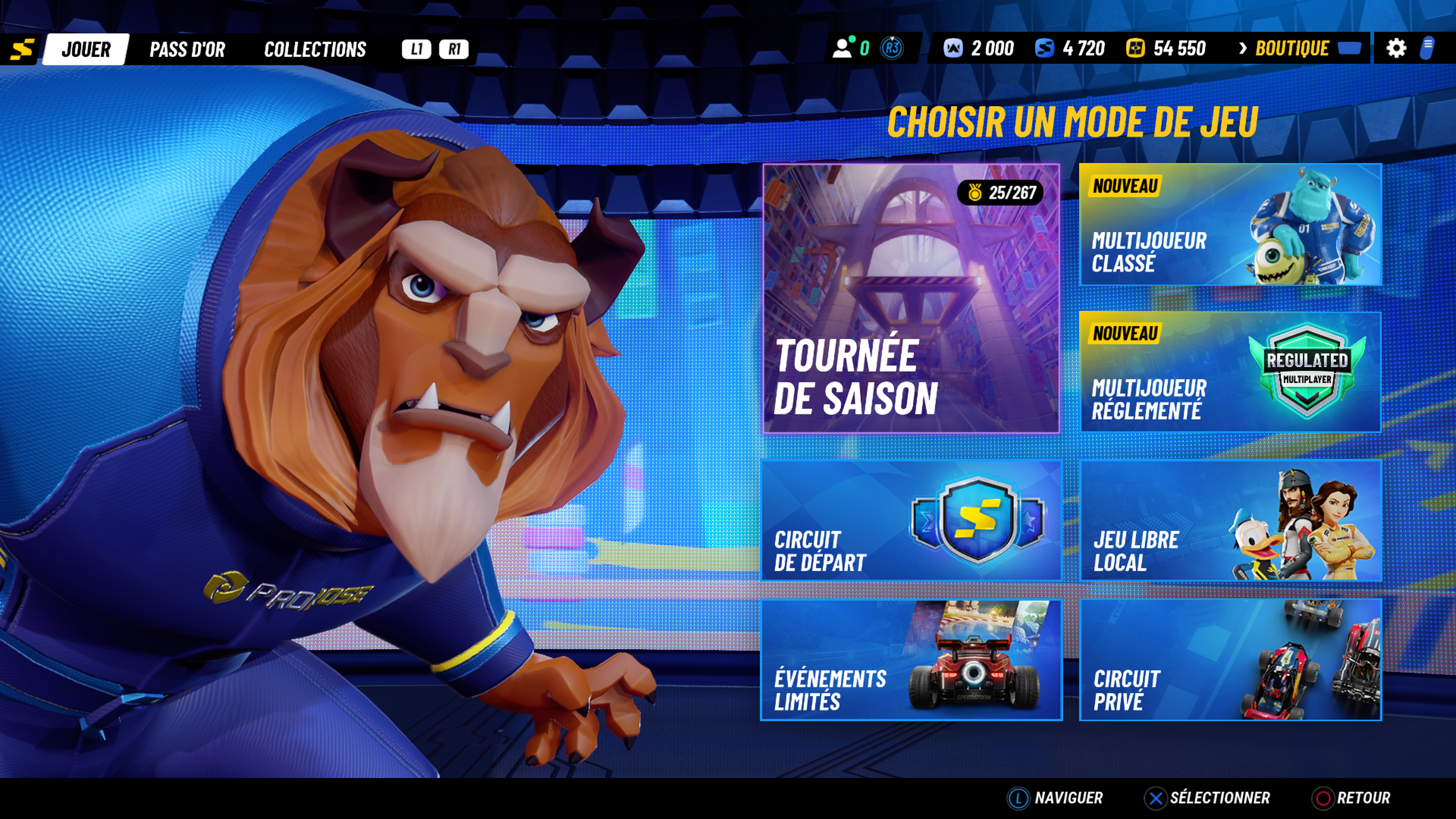This screenshot has width=1456, height=819.
Task: Open Événements Limités
Action: pyautogui.click(x=911, y=660)
